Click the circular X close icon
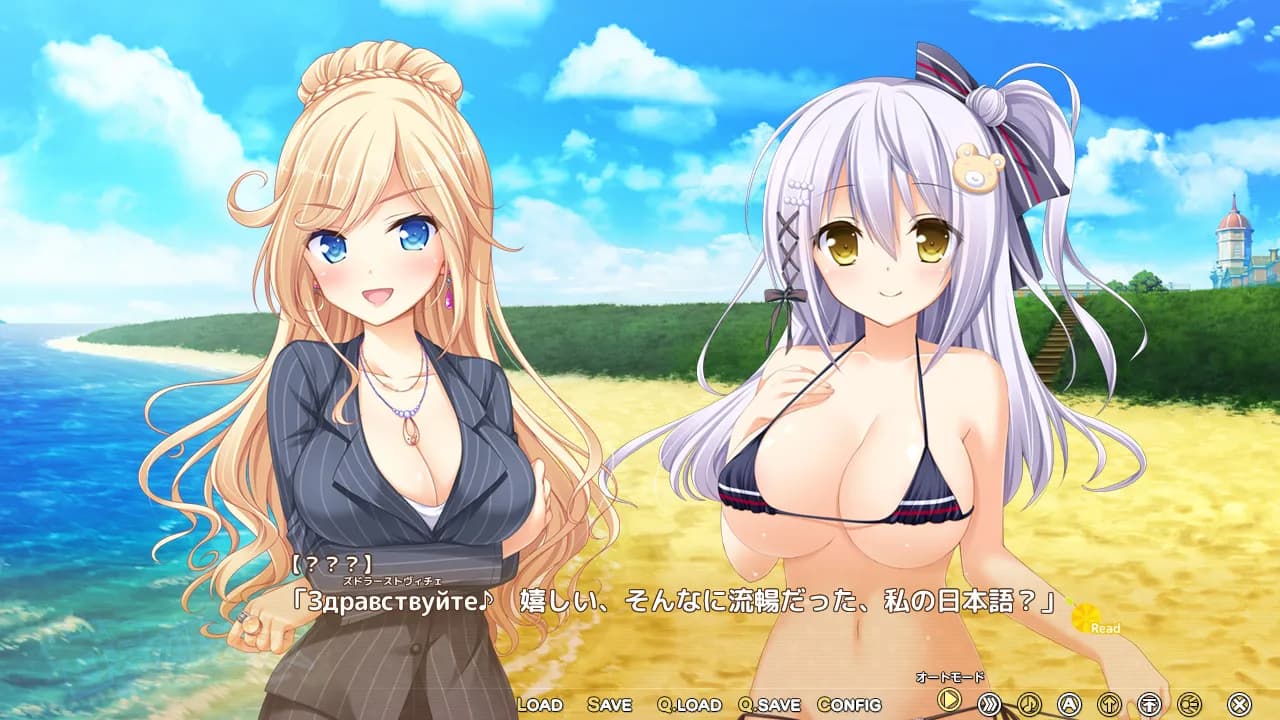Screen dimensions: 1280x720 pyautogui.click(x=1239, y=703)
